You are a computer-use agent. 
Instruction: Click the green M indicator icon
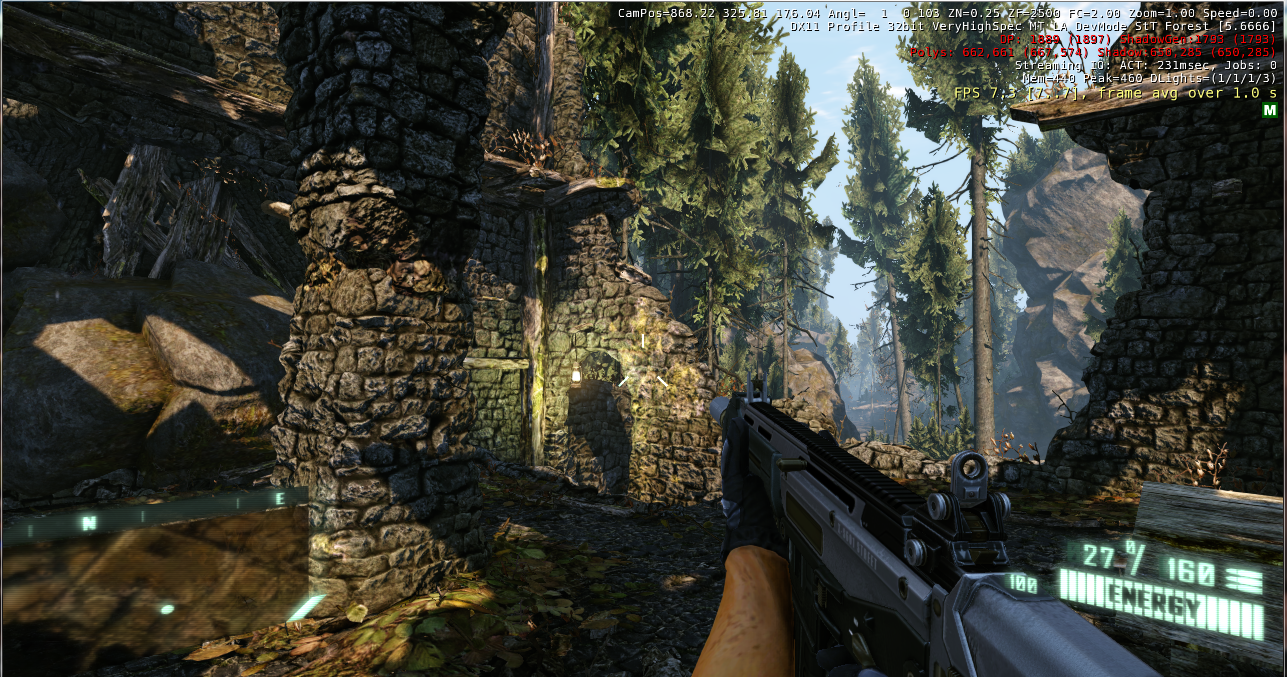click(x=1269, y=110)
